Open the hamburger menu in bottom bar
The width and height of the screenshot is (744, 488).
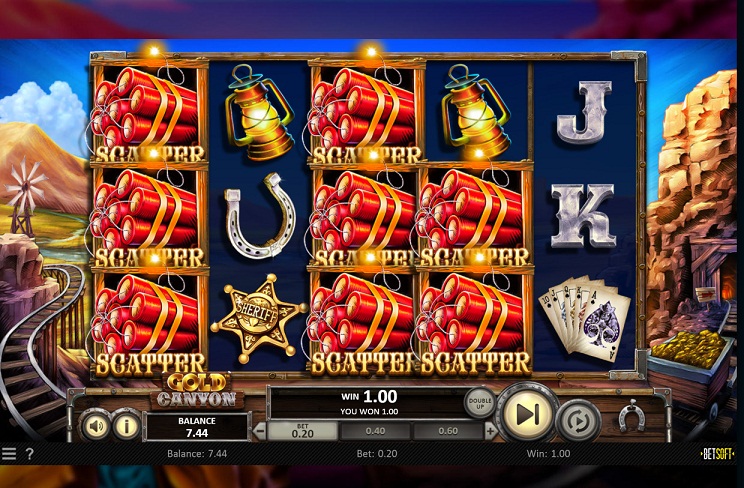(x=9, y=454)
